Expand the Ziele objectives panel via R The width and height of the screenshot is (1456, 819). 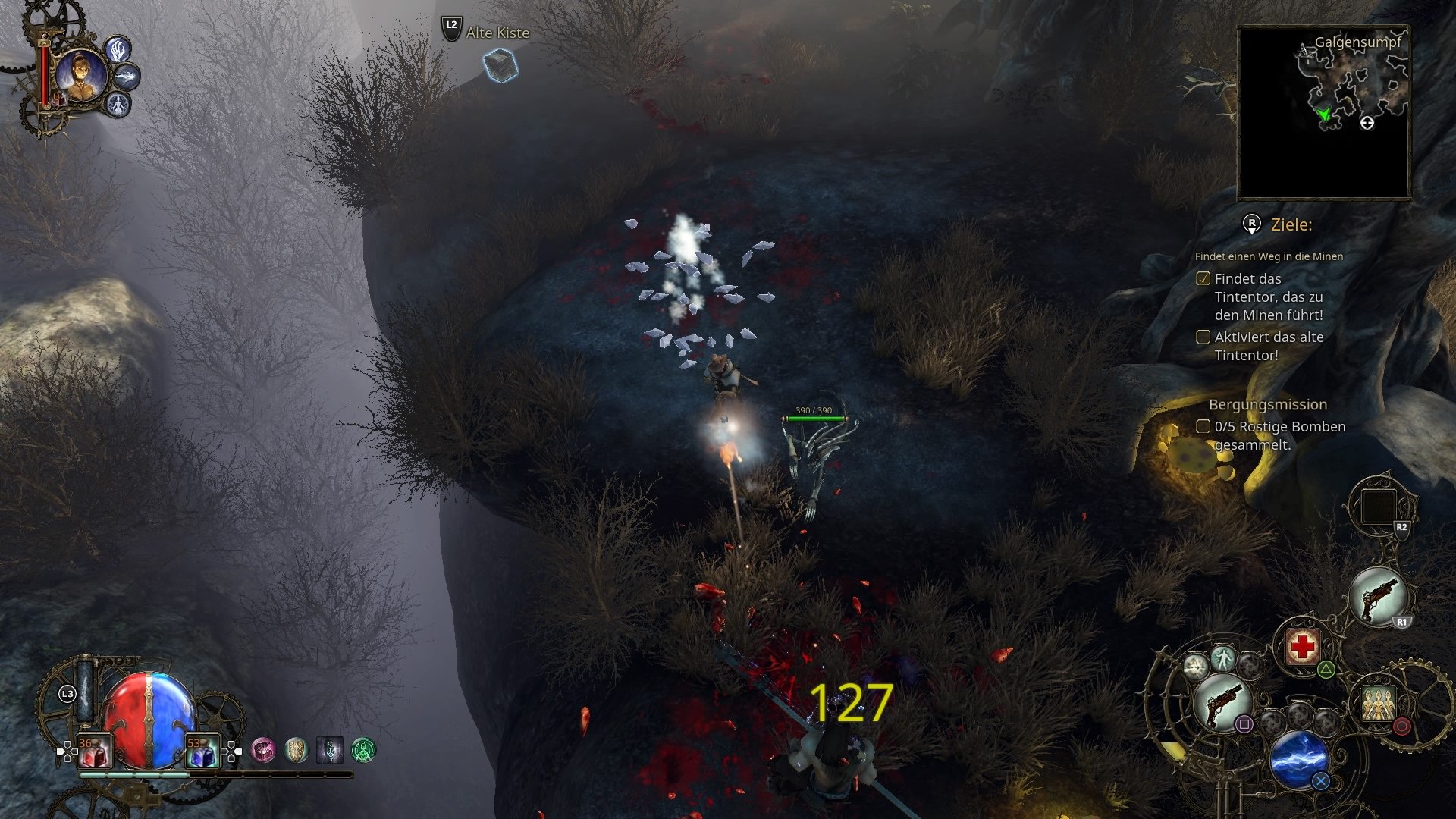1250,224
